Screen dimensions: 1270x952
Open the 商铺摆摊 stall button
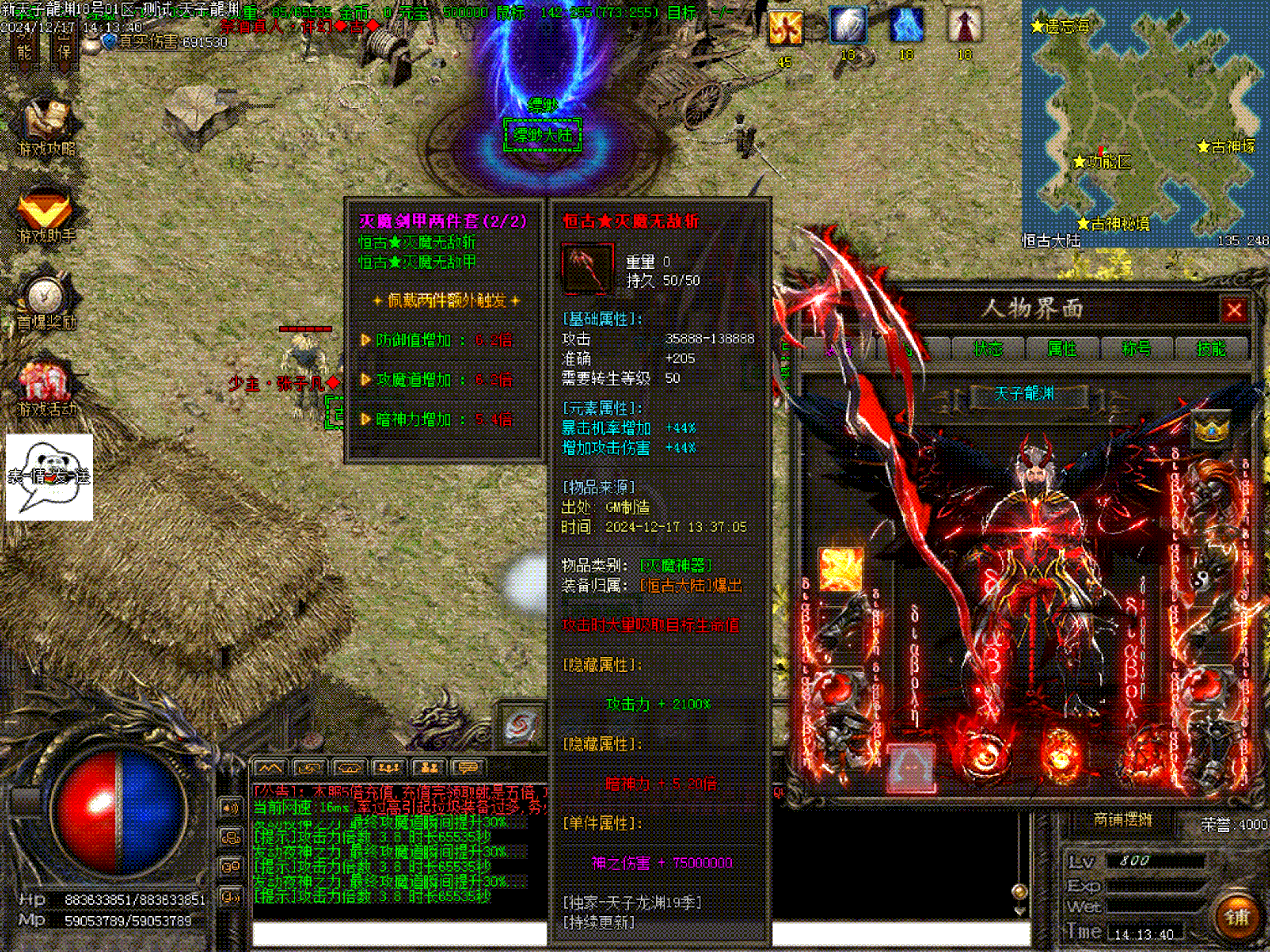[1122, 820]
